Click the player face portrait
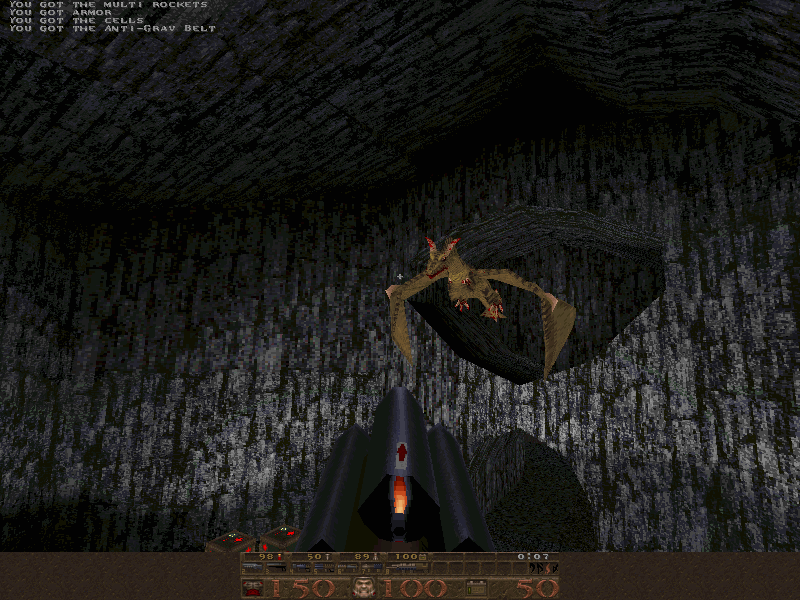 click(363, 587)
